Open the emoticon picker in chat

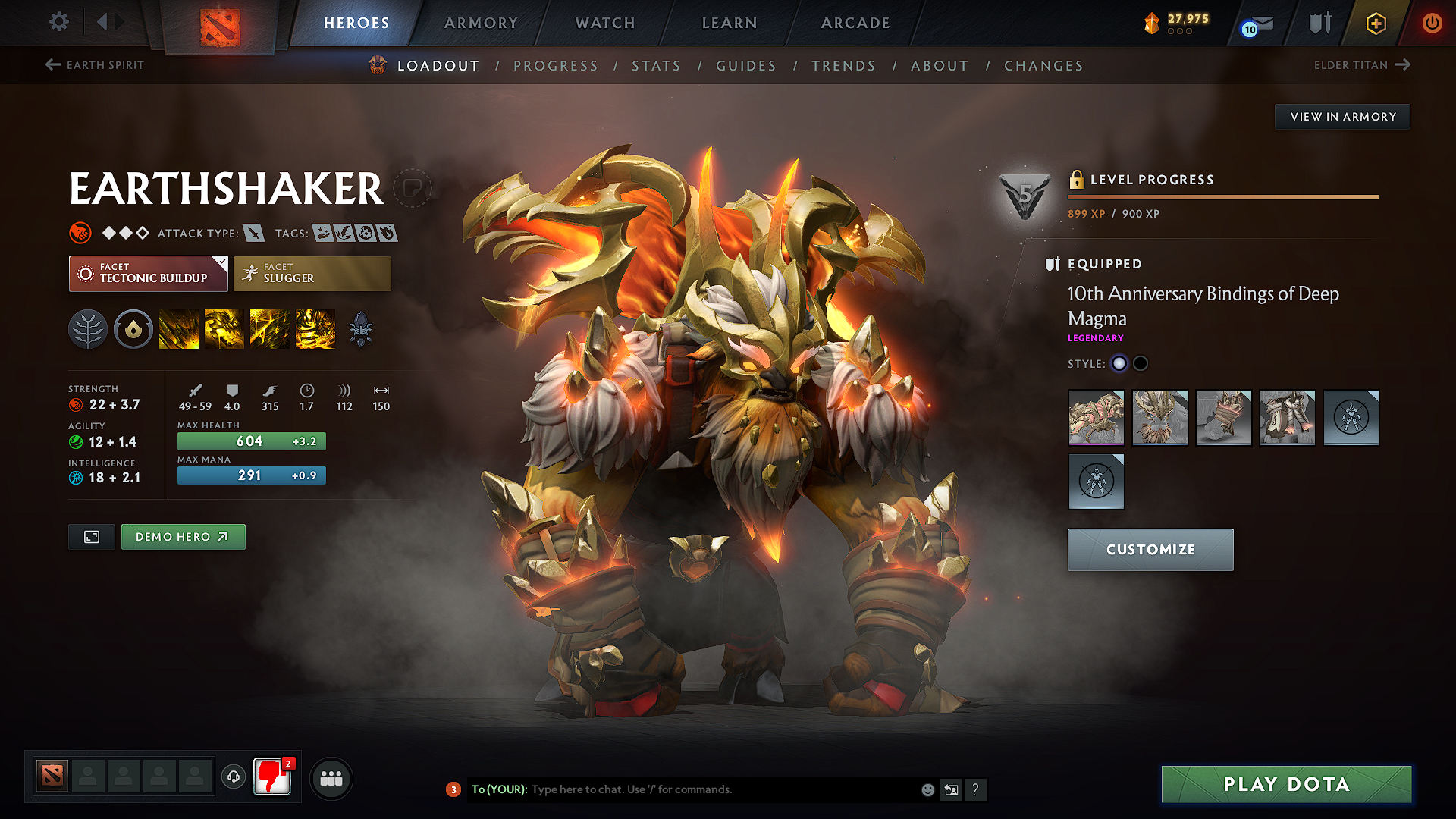[927, 789]
